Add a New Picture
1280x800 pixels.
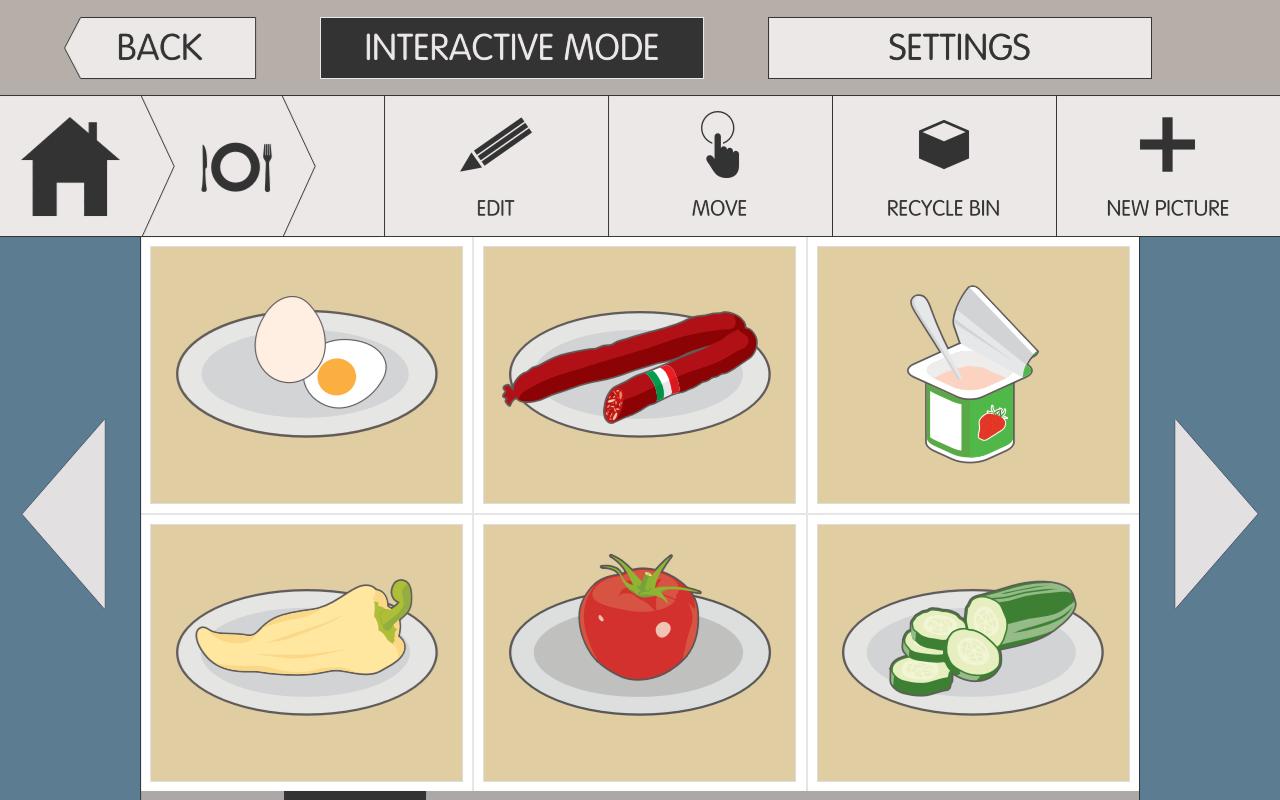(x=1166, y=165)
